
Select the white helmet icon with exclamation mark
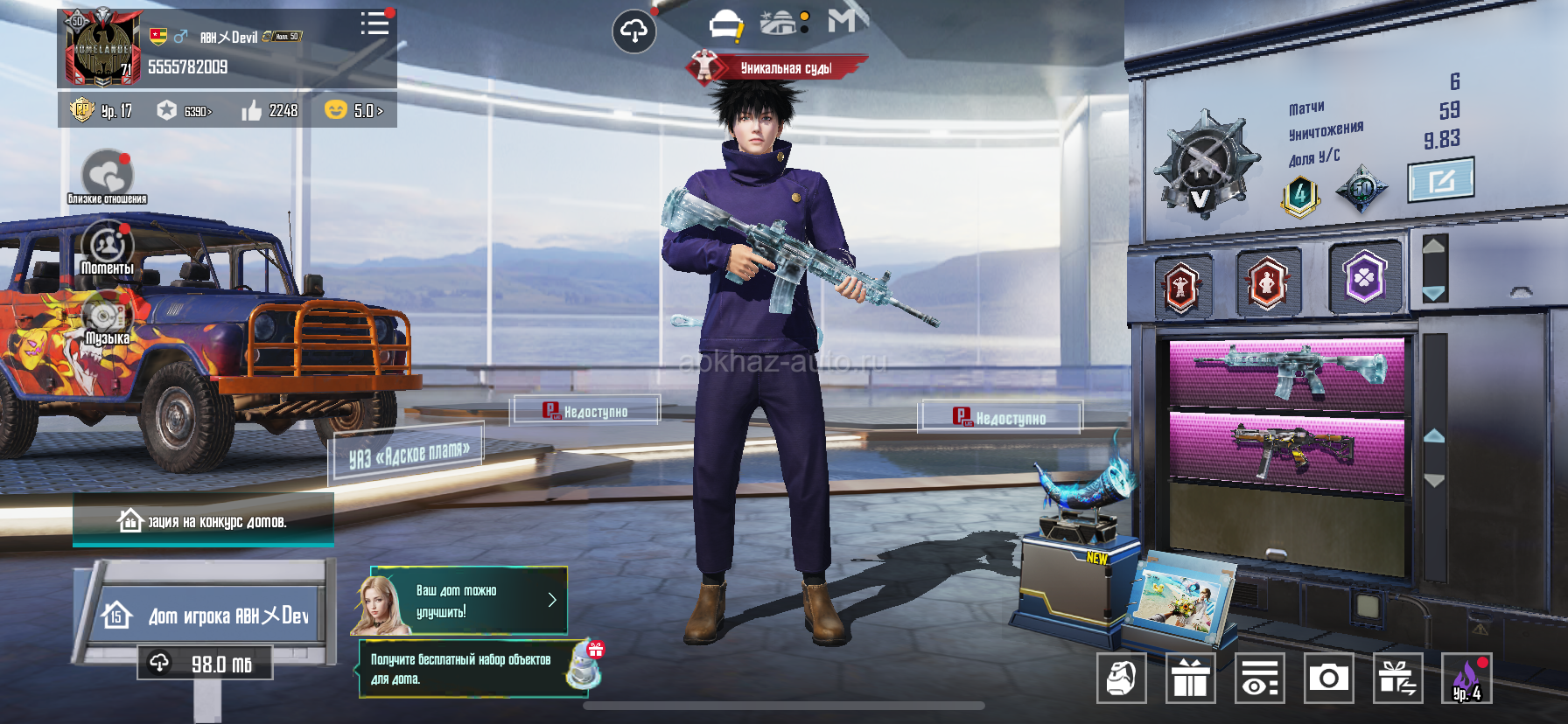click(725, 25)
